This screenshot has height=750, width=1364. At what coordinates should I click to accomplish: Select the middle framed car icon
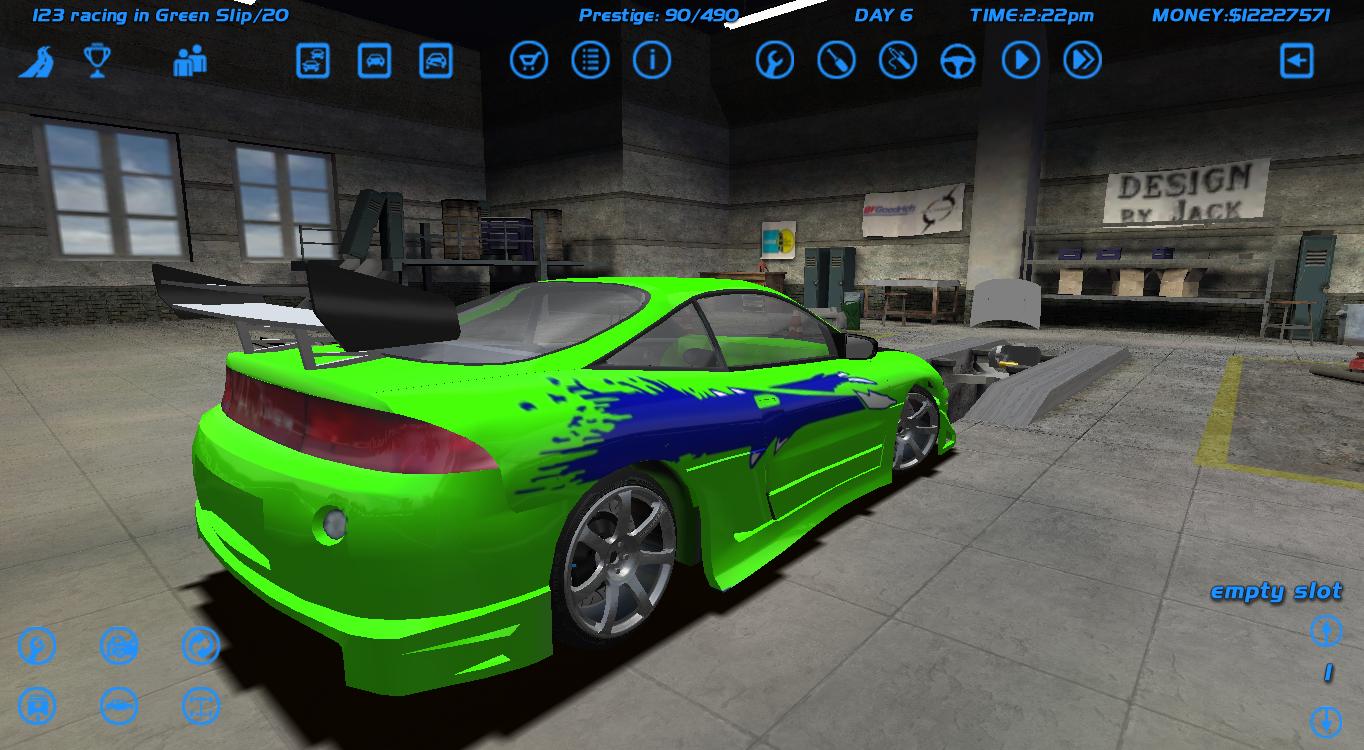coord(375,62)
